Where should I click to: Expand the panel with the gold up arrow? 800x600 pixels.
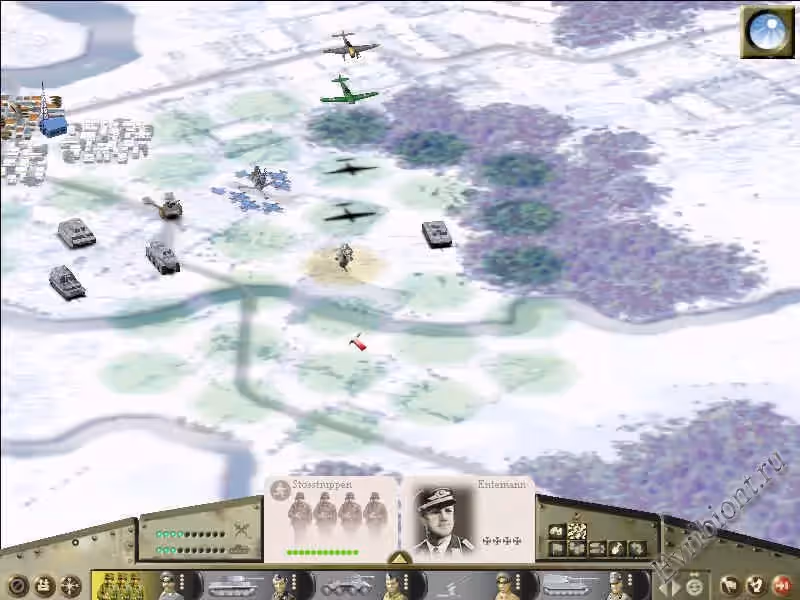pyautogui.click(x=399, y=557)
